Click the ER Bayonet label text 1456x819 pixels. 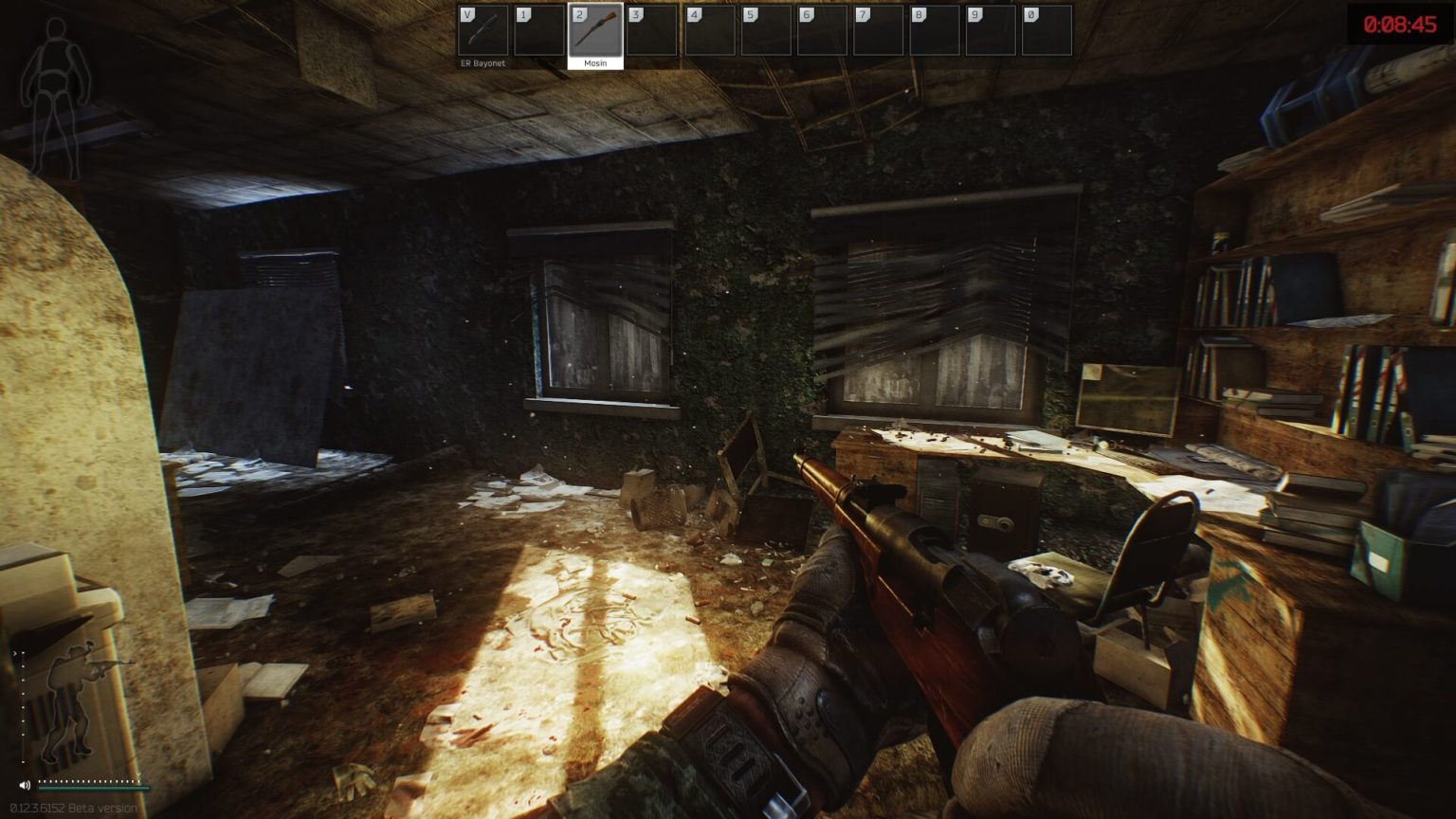[482, 62]
